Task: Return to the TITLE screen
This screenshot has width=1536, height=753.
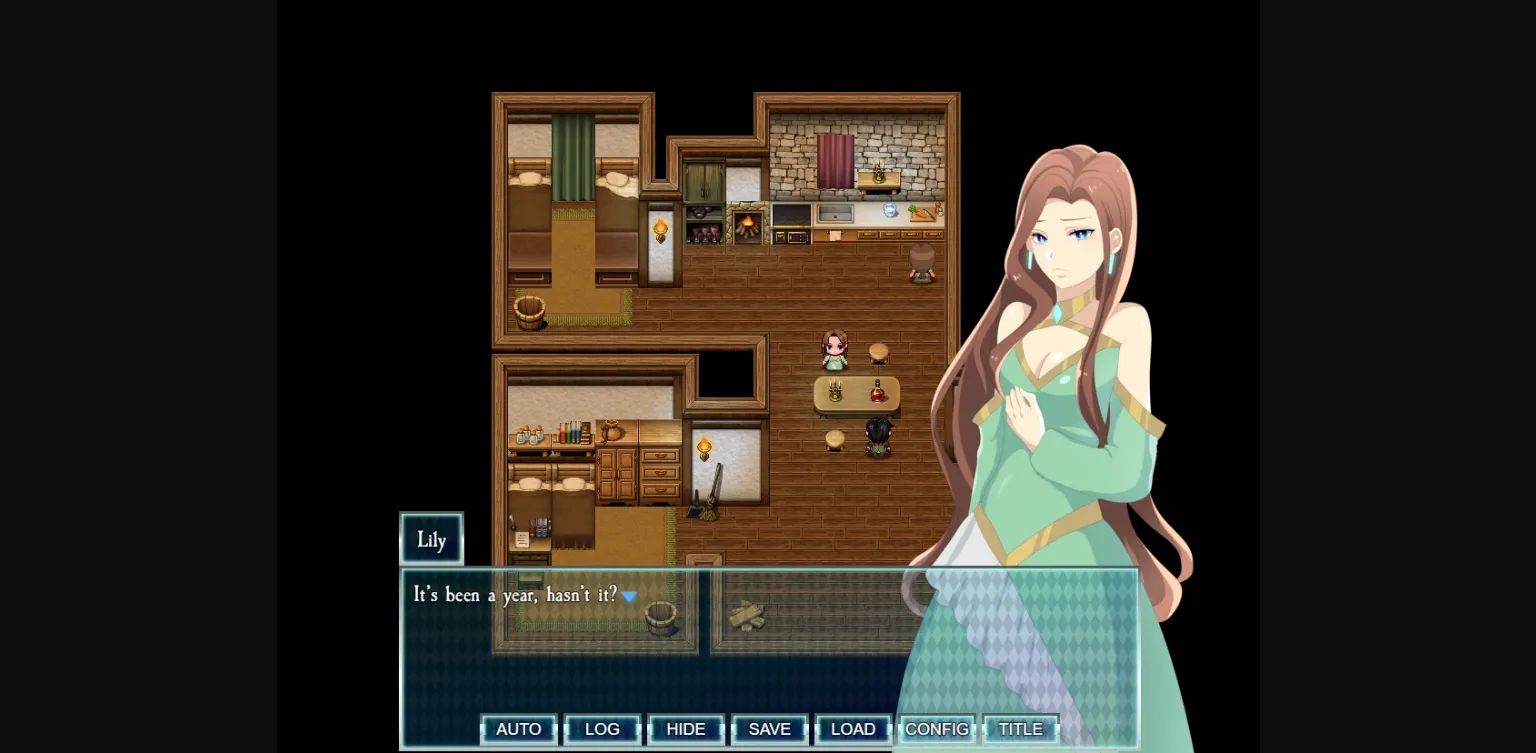Action: 1020,729
